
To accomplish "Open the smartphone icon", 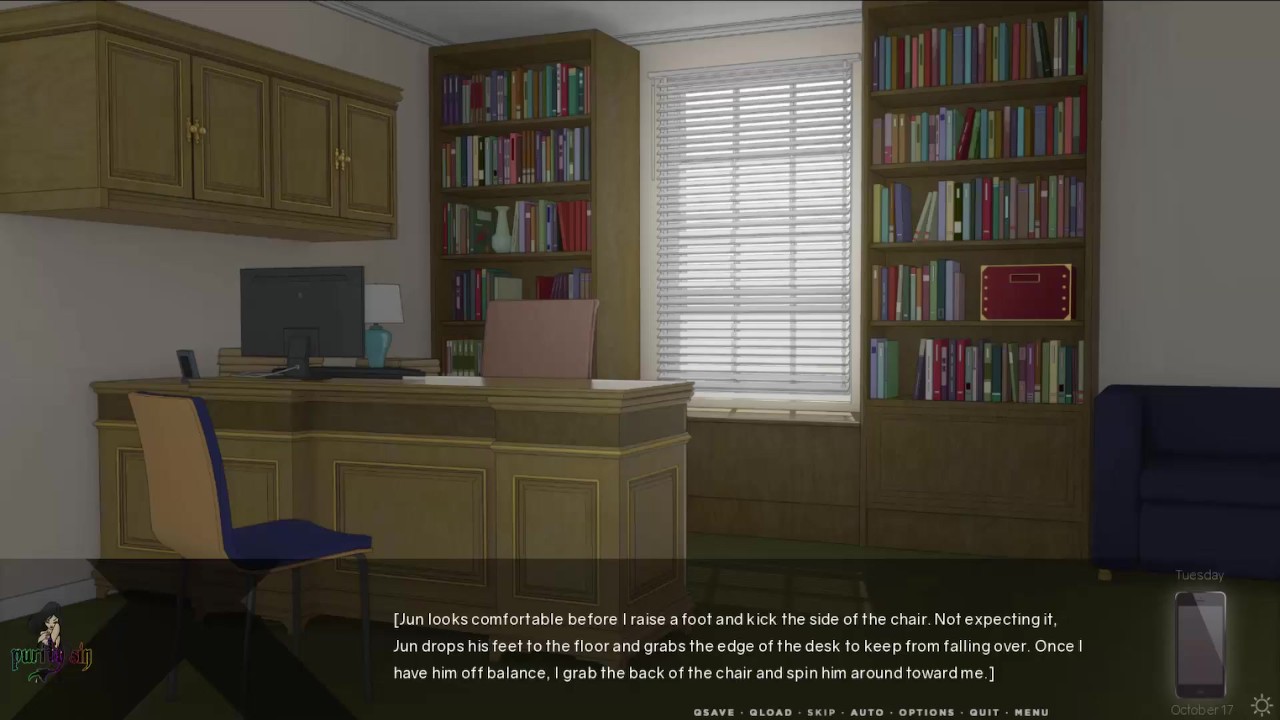I will point(1200,644).
